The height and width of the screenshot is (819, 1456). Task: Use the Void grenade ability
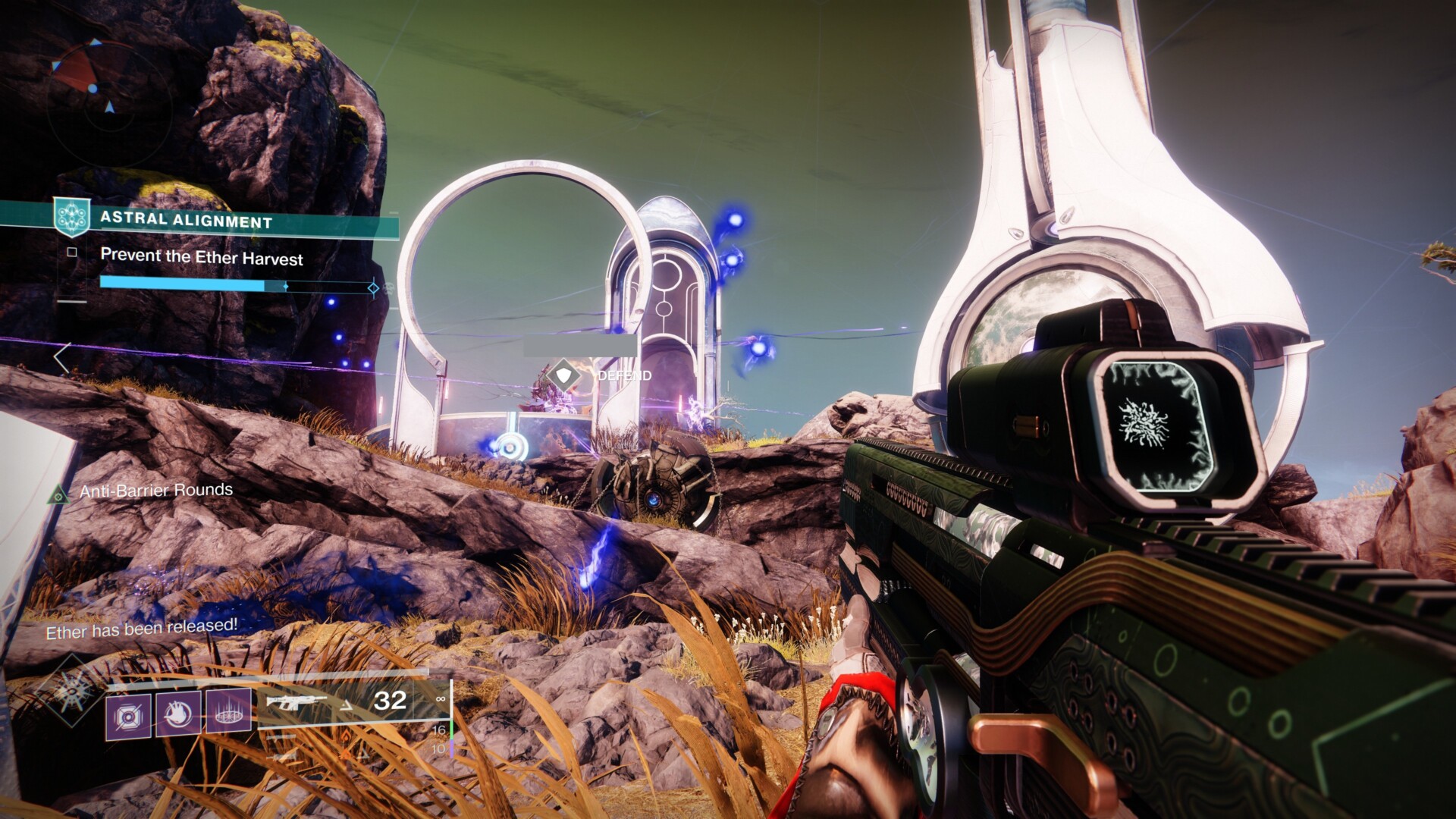tap(129, 716)
